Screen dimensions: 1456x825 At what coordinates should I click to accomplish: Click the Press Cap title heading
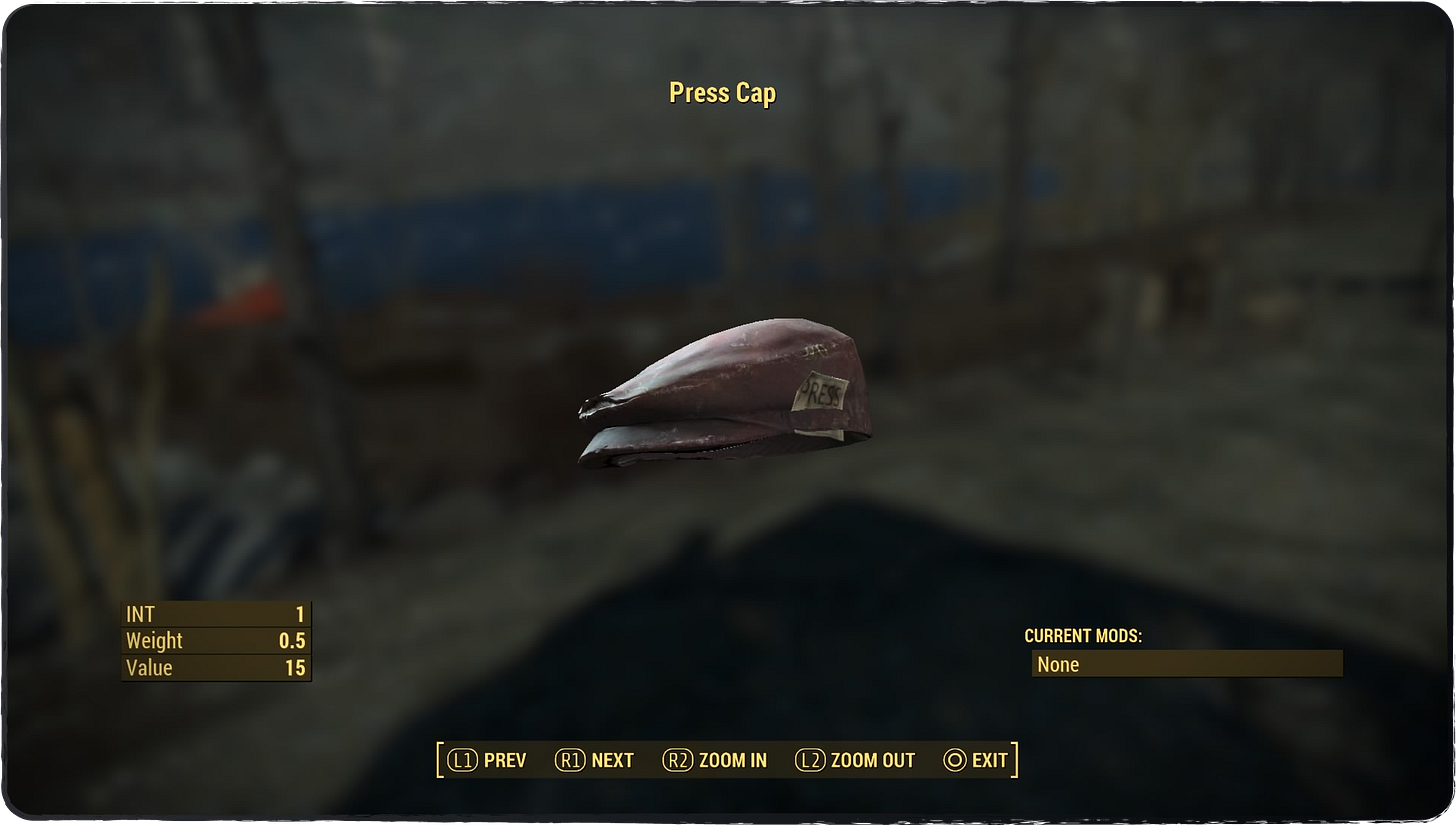(x=723, y=92)
